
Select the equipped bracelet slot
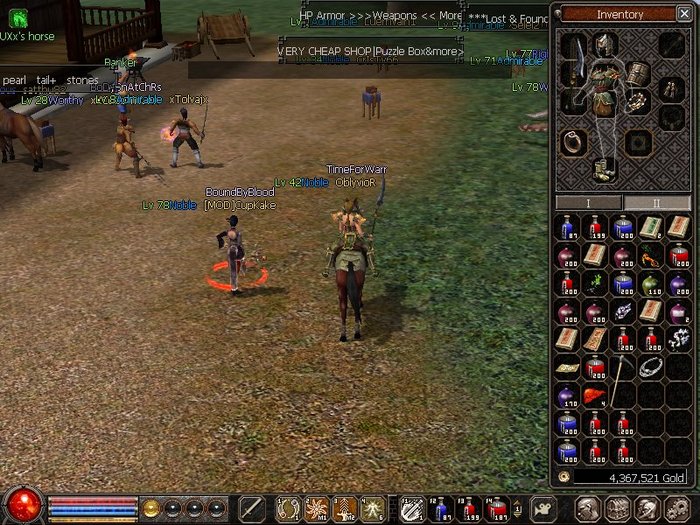click(637, 101)
